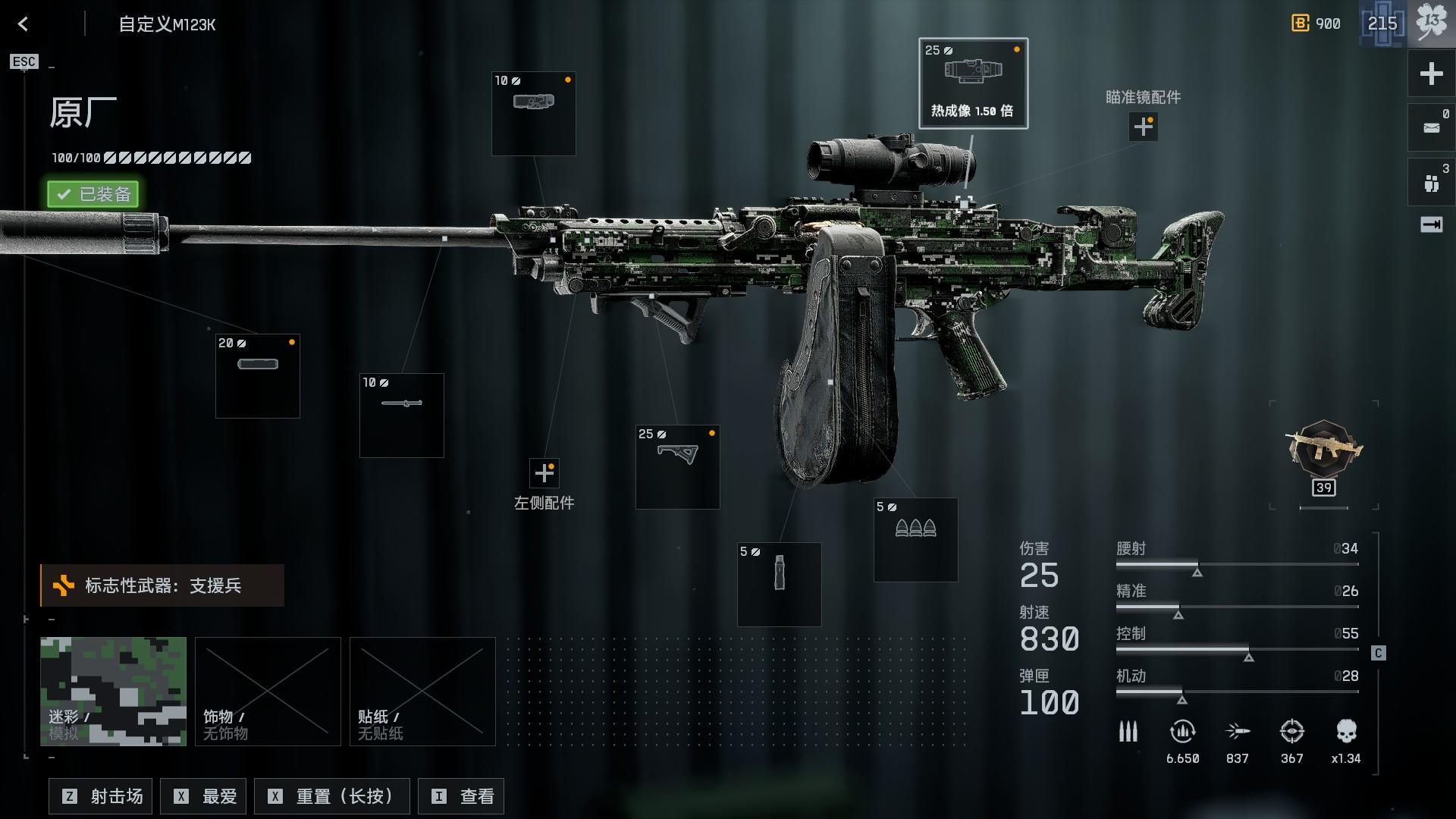
Task: Click the plus button in the sidebar
Action: coord(1431,74)
